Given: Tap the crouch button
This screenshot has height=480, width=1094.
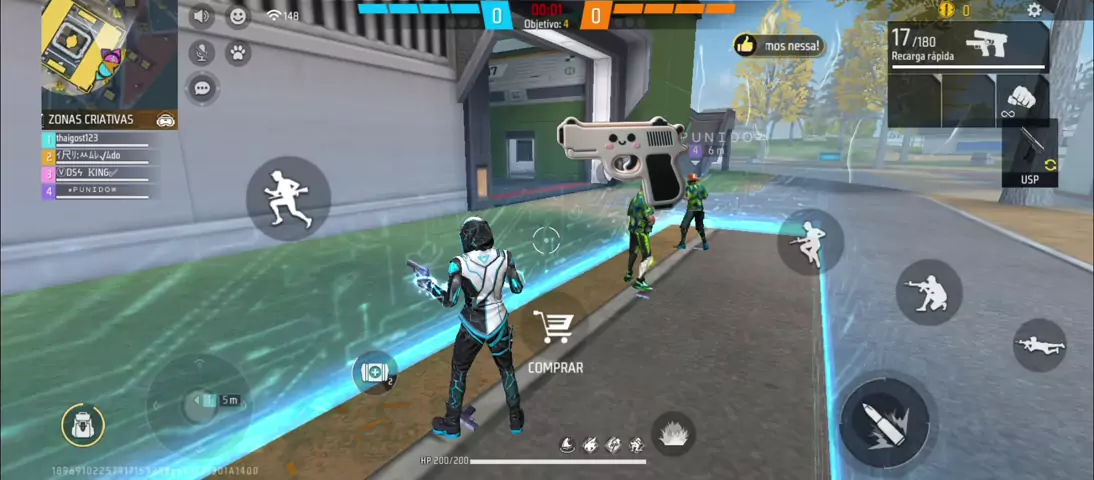Looking at the screenshot, I should click(x=928, y=292).
